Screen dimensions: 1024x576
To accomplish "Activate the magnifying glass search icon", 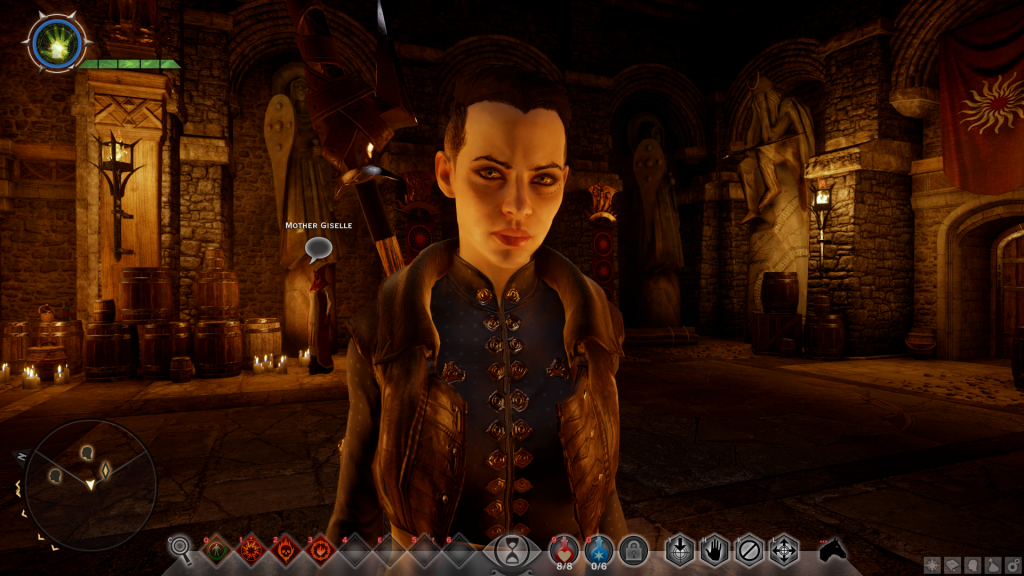I will (180, 547).
